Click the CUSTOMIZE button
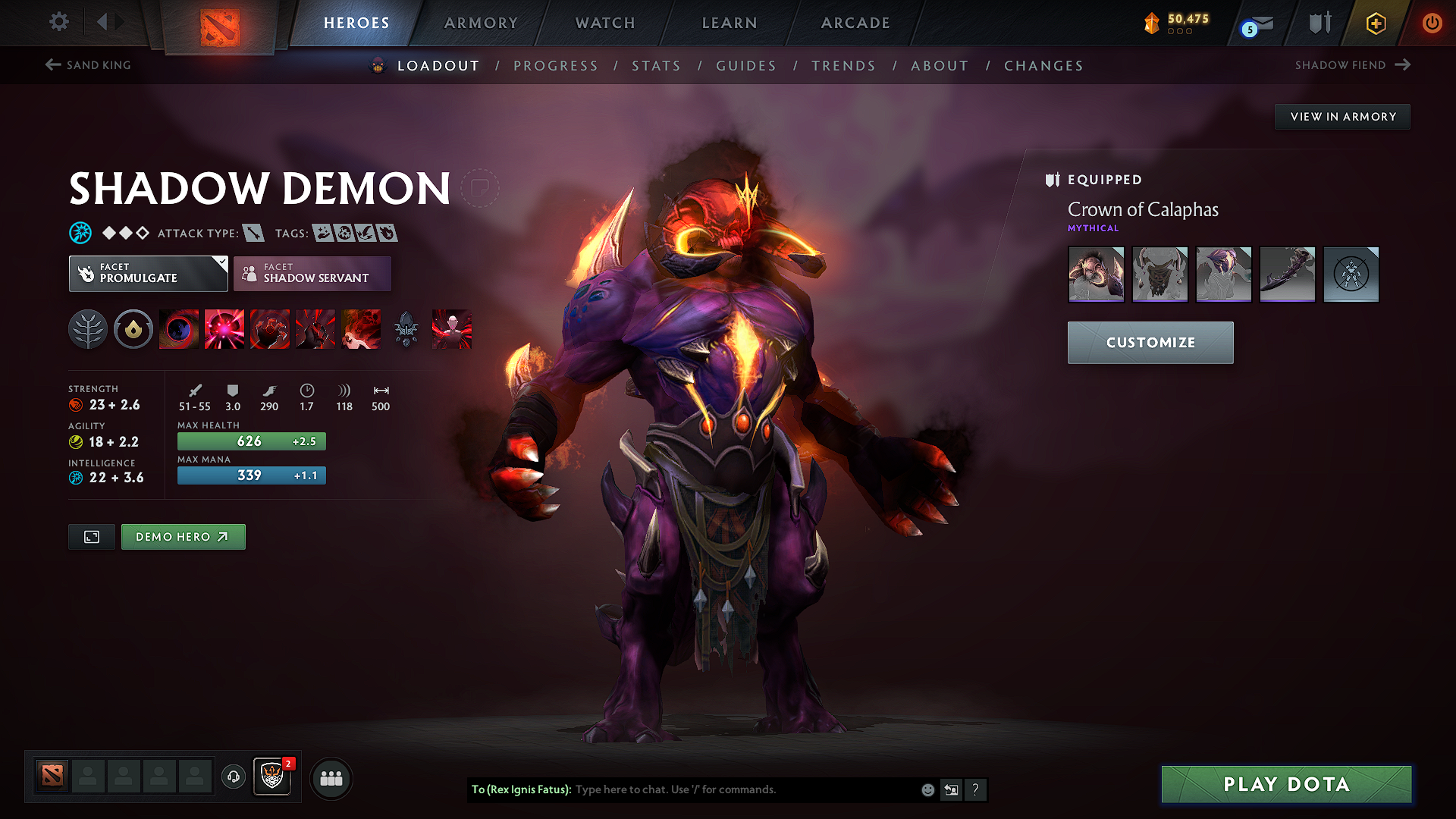Image resolution: width=1456 pixels, height=819 pixels. 1150,342
